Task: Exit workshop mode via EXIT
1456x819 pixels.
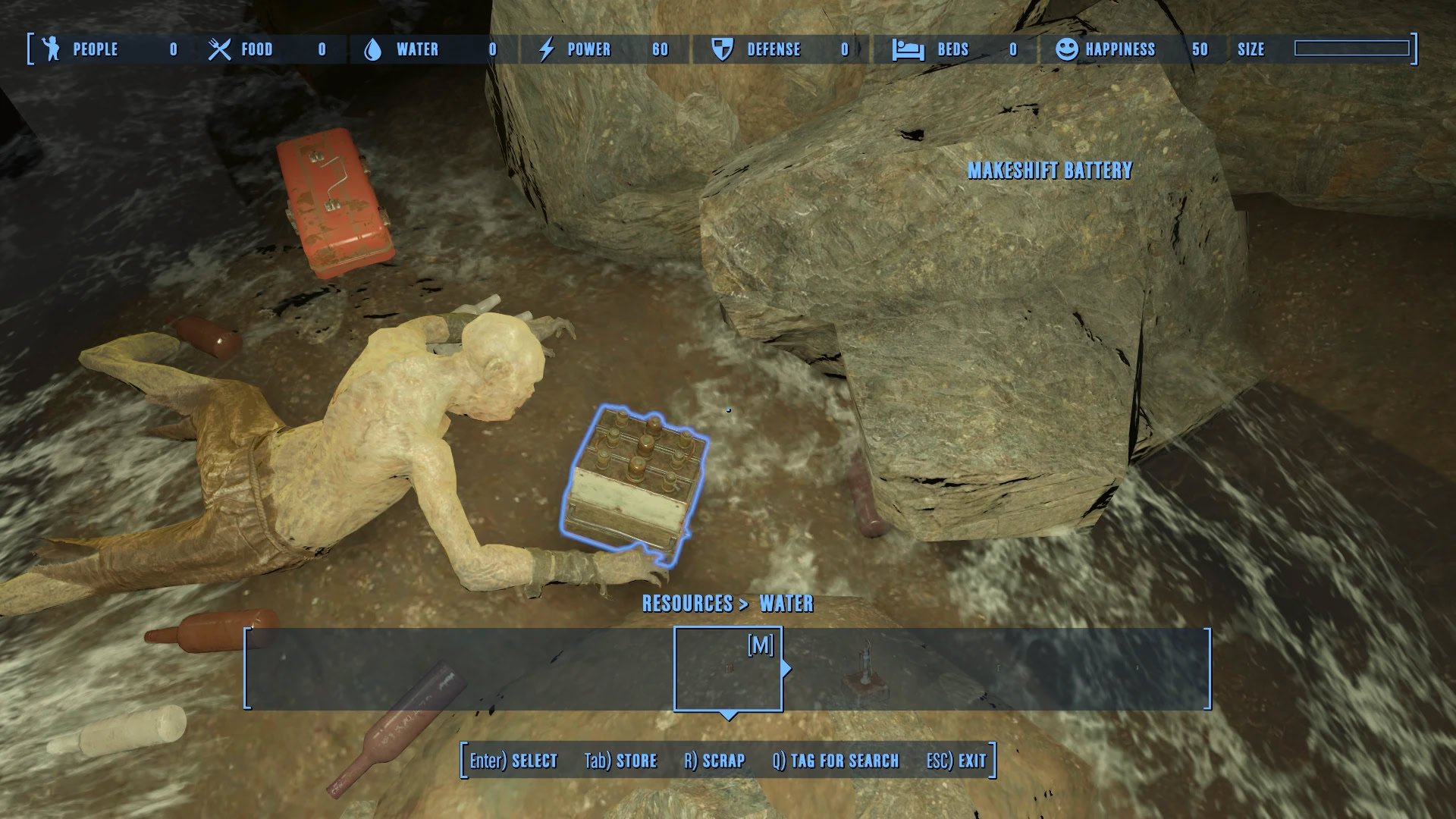Action: coord(956,761)
